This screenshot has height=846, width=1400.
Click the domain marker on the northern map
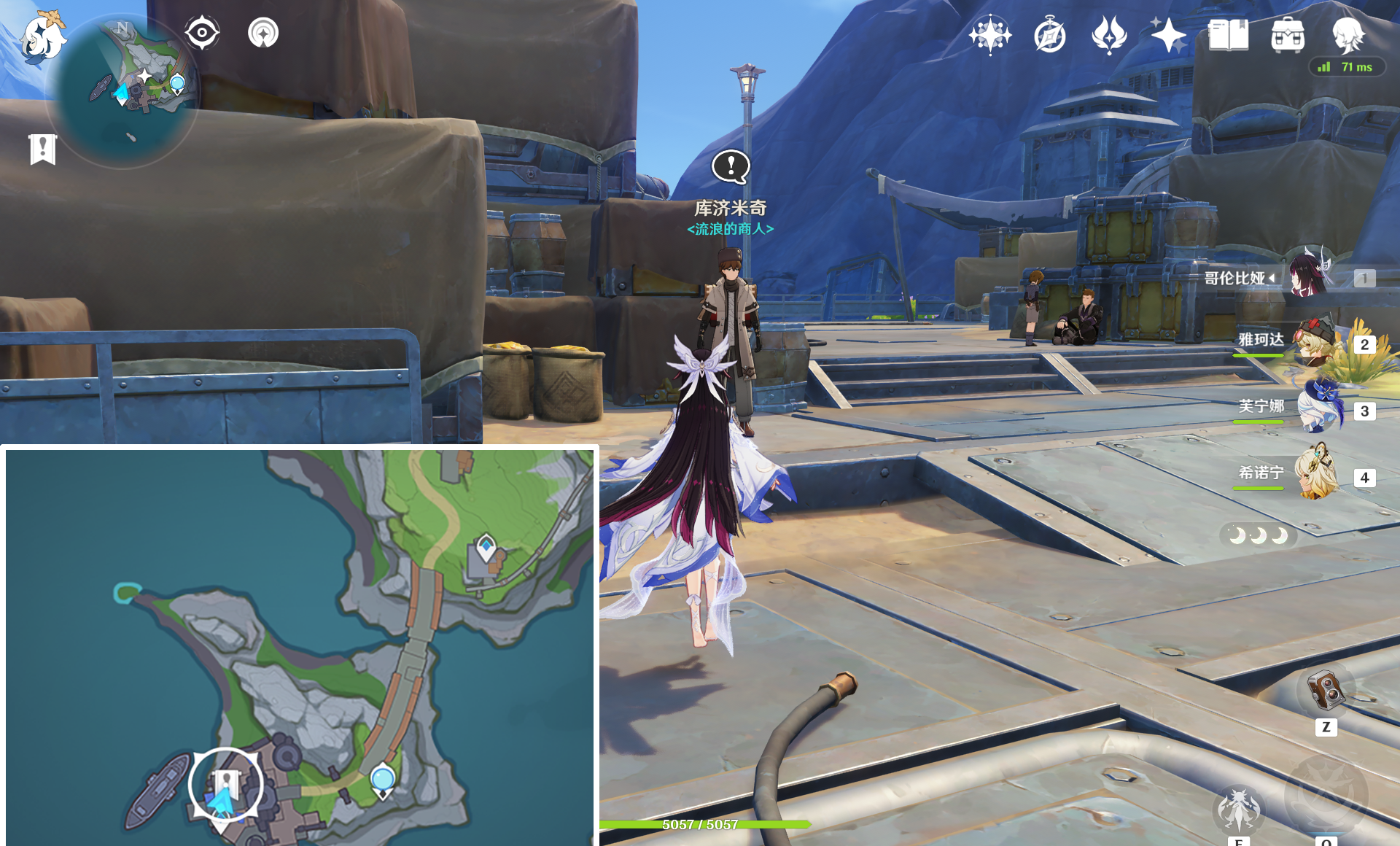[486, 546]
